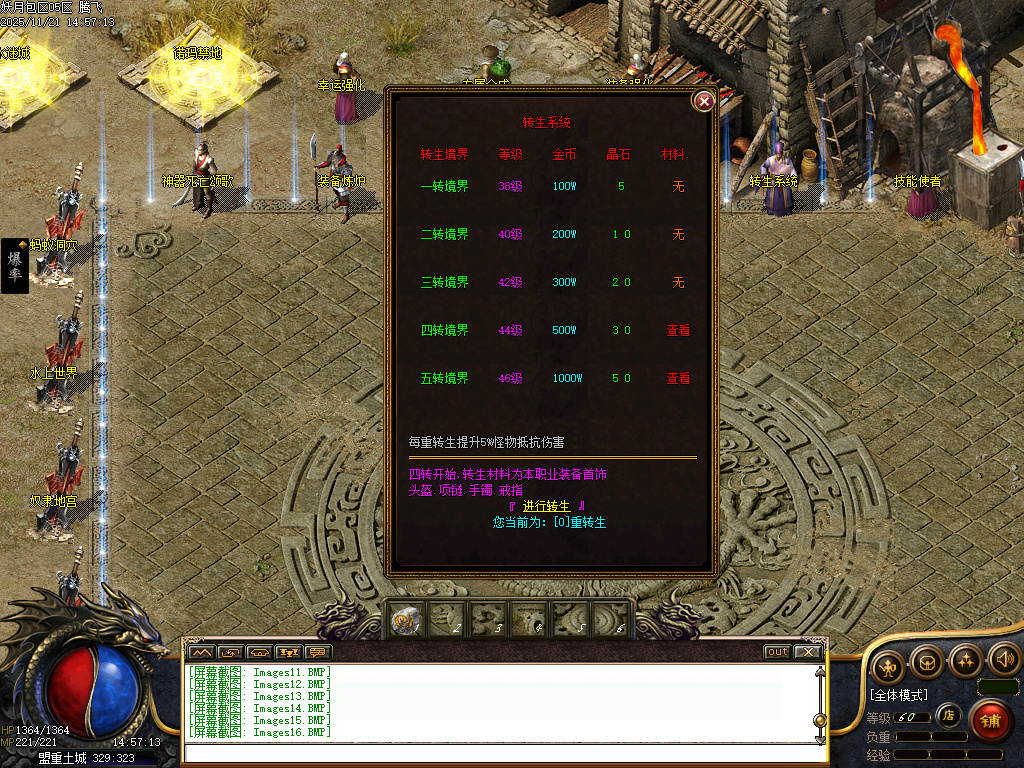1024x768 pixels.
Task: Open the bag box round icon
Action: (x=927, y=660)
